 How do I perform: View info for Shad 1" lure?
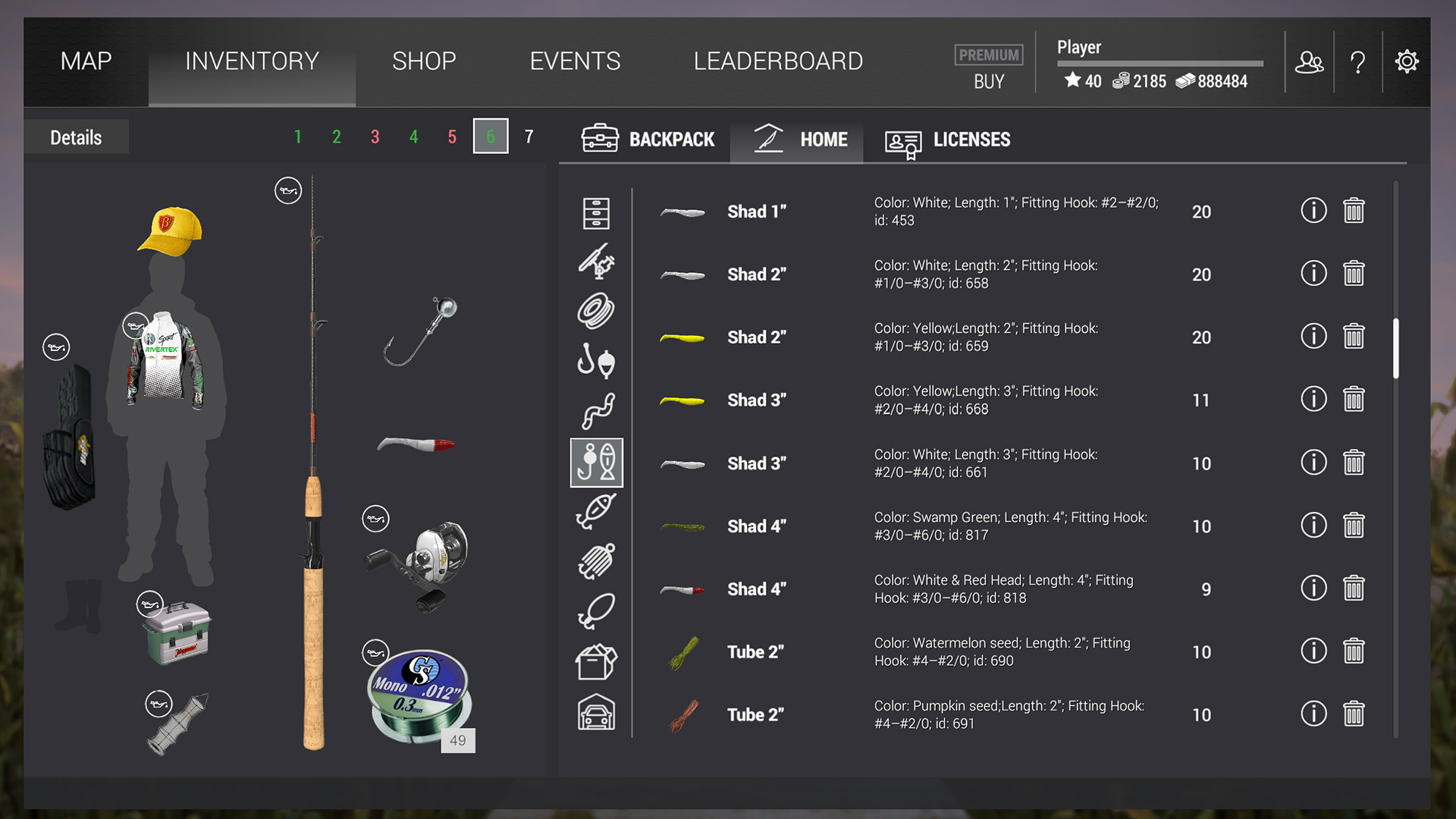click(x=1313, y=211)
